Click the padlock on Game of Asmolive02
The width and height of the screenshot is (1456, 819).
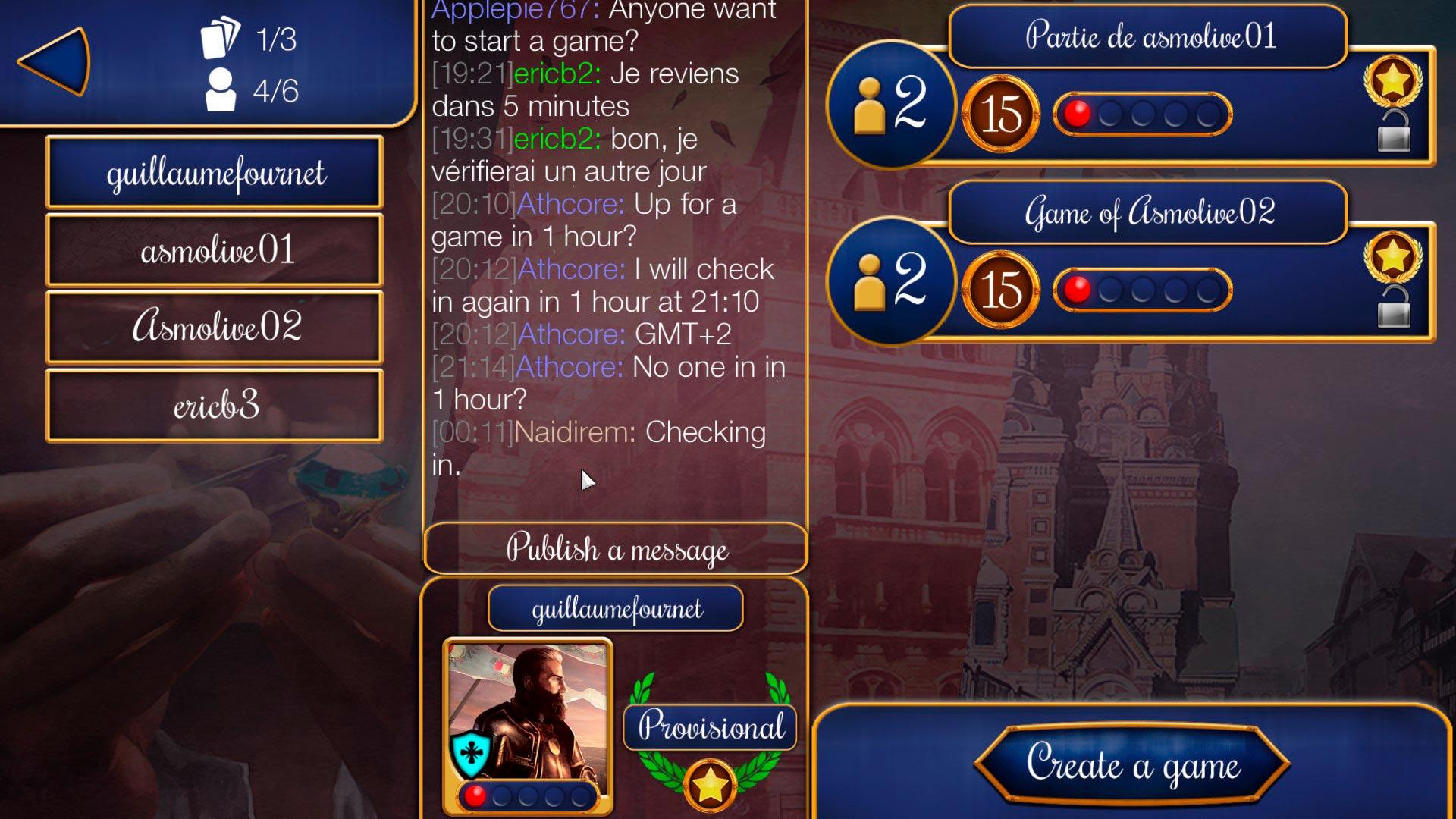(x=1394, y=307)
